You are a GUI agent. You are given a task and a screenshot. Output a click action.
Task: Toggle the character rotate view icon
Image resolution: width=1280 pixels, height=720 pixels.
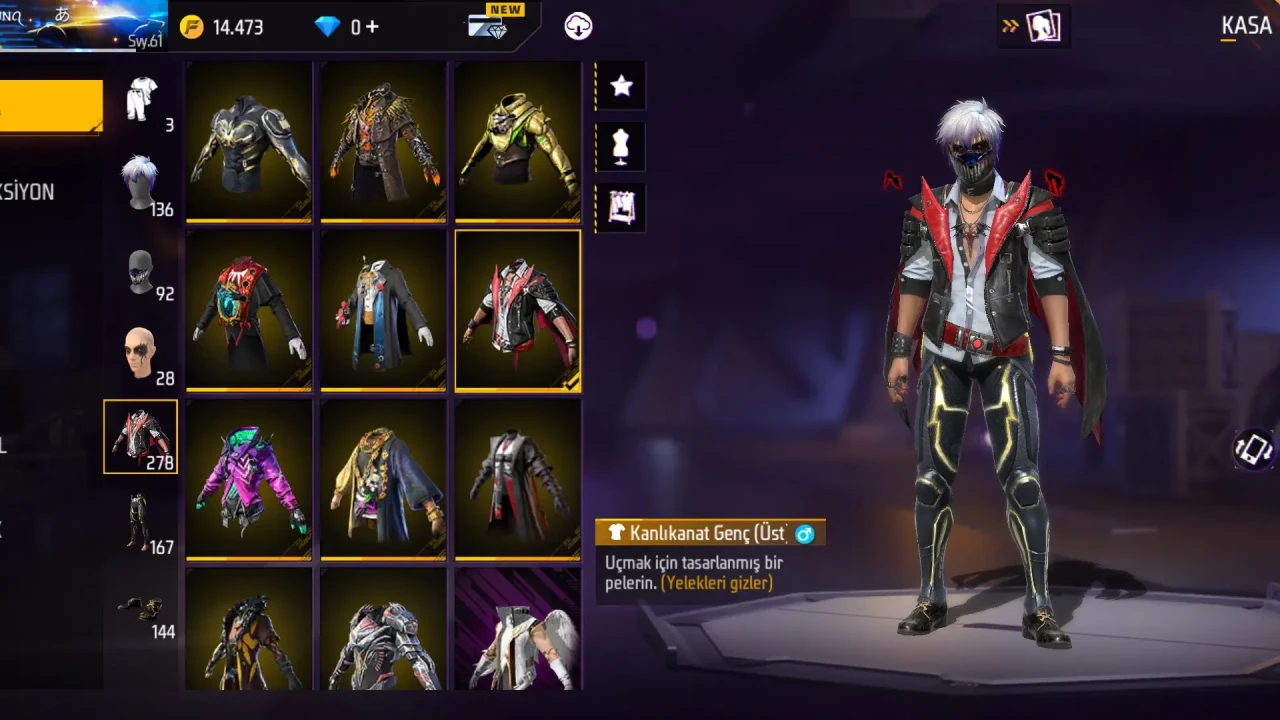coord(1252,450)
